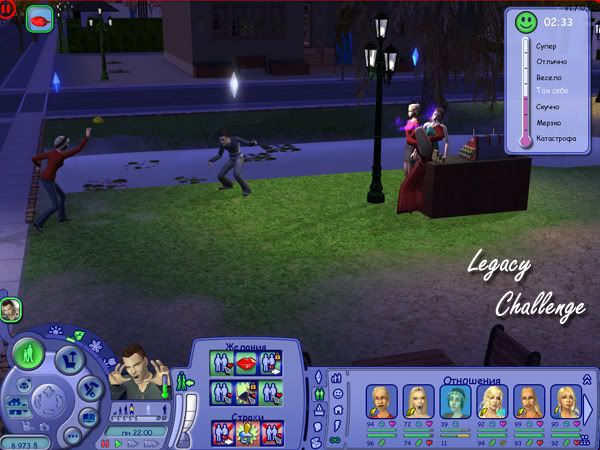Screen dimensions: 600x450
Task: Click the queued kiss action icon
Action: click(40, 20)
